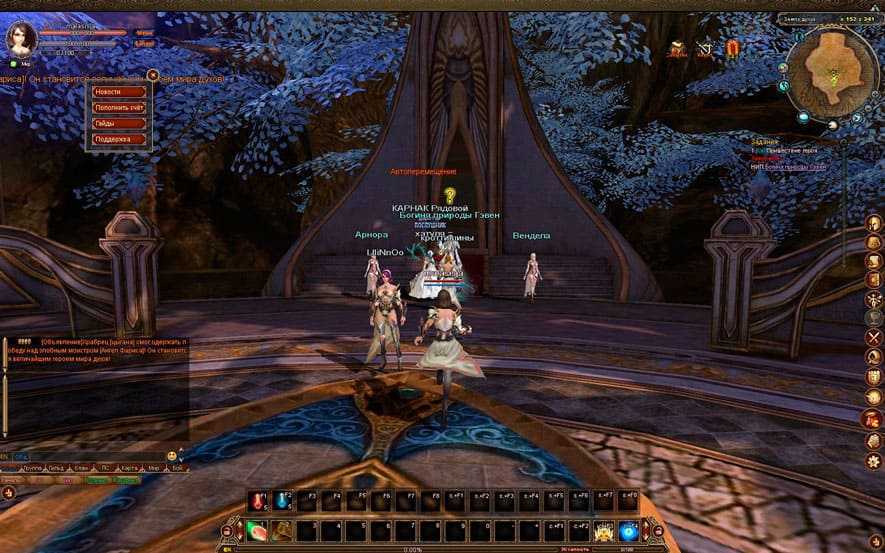Switch to the Клан chat tab
Image resolution: width=885 pixels, height=553 pixels.
click(82, 468)
